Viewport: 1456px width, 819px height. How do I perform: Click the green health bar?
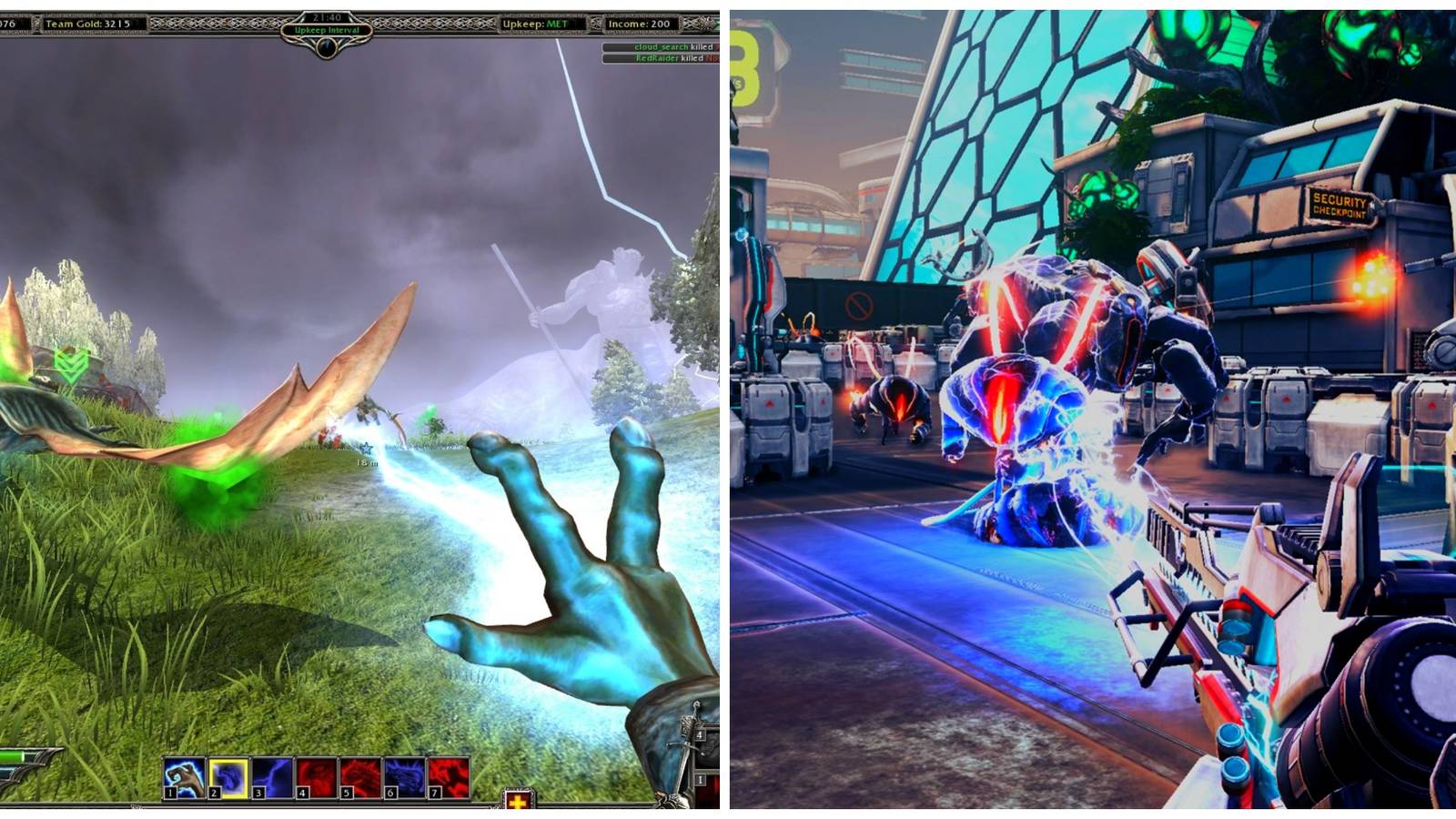(x=9, y=755)
